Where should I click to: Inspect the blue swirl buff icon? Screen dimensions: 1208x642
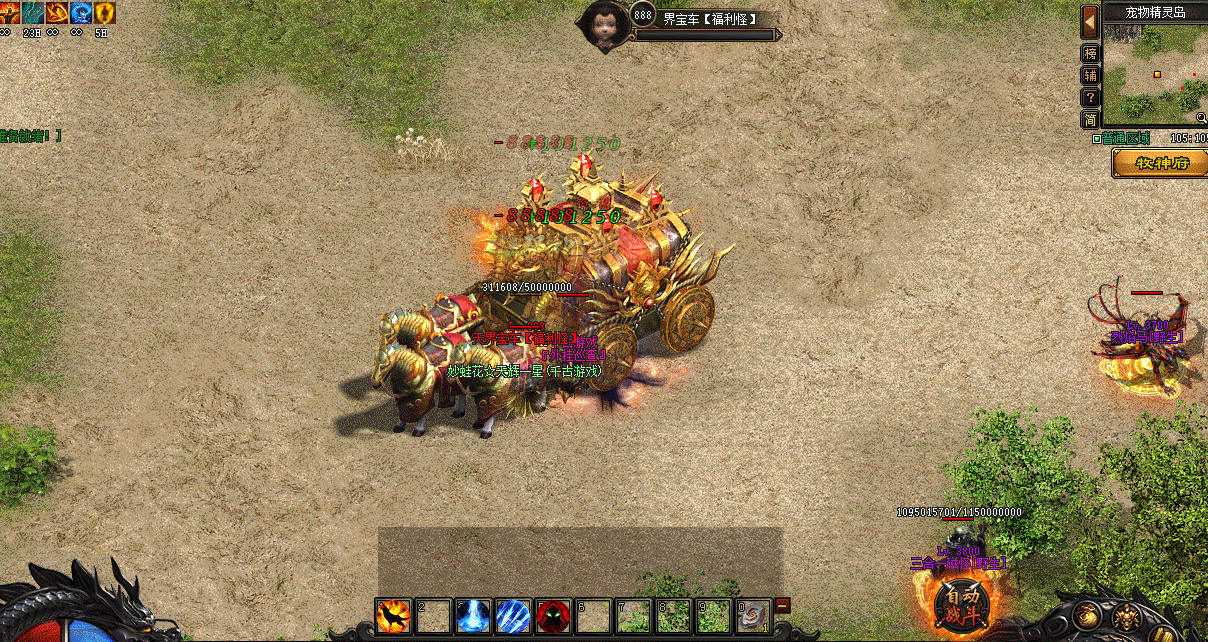(x=80, y=13)
